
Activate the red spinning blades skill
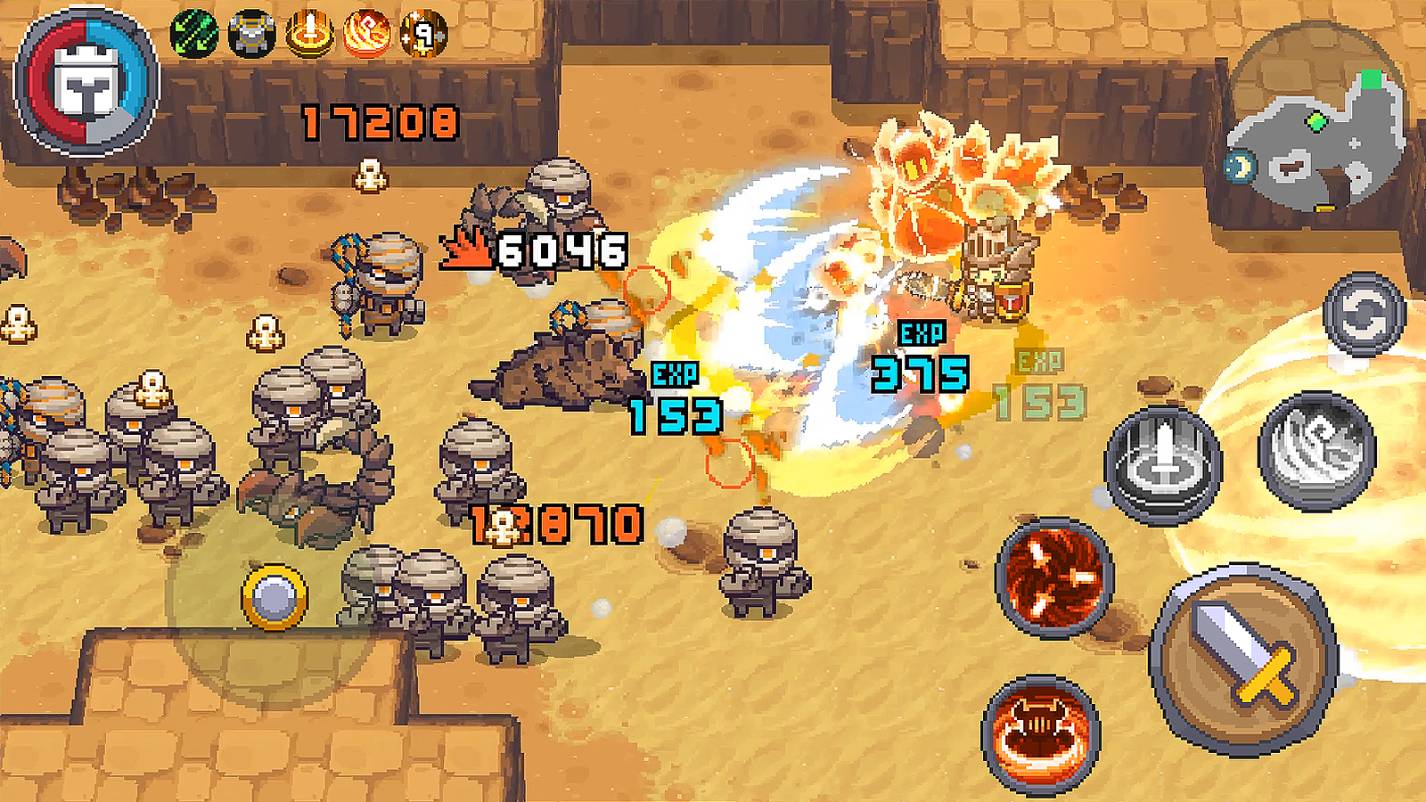click(1054, 578)
